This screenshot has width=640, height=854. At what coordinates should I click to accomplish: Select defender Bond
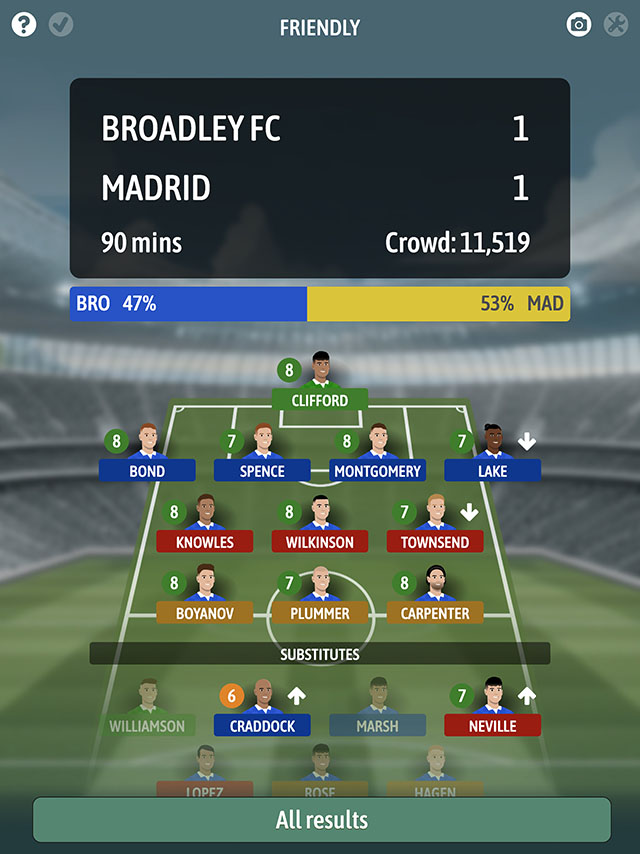pos(147,470)
